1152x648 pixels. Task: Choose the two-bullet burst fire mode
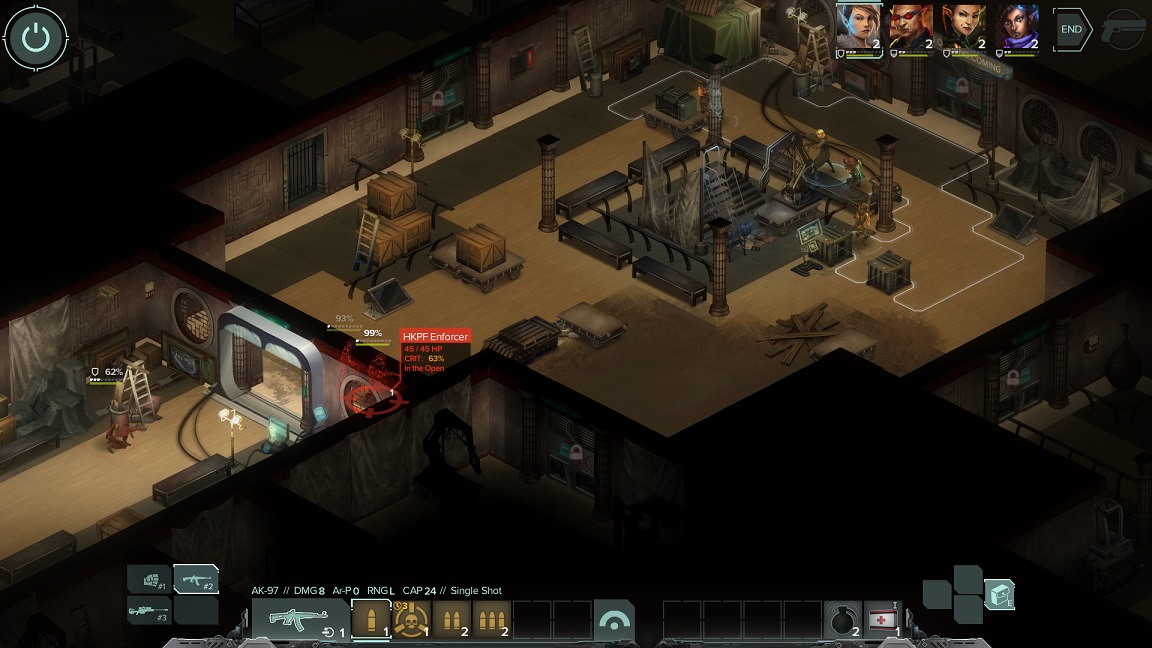click(x=451, y=619)
